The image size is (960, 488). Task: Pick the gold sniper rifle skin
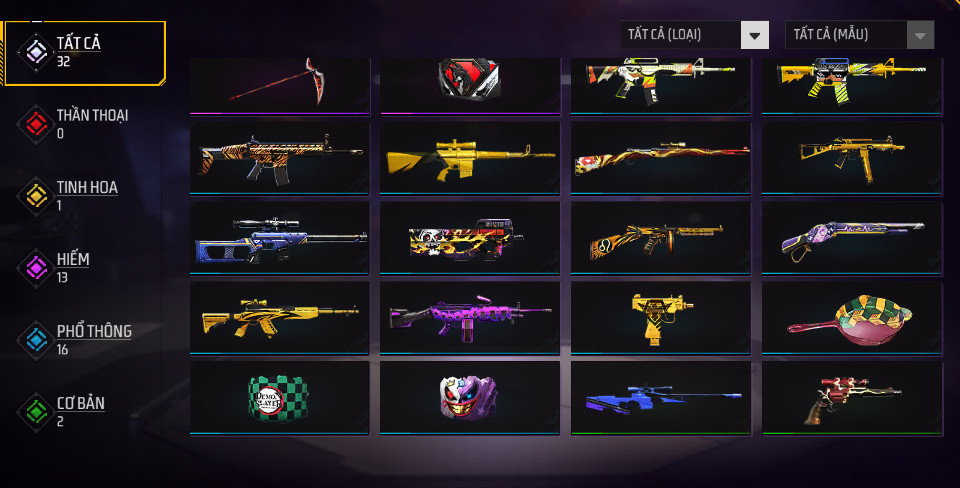pyautogui.click(x=470, y=158)
